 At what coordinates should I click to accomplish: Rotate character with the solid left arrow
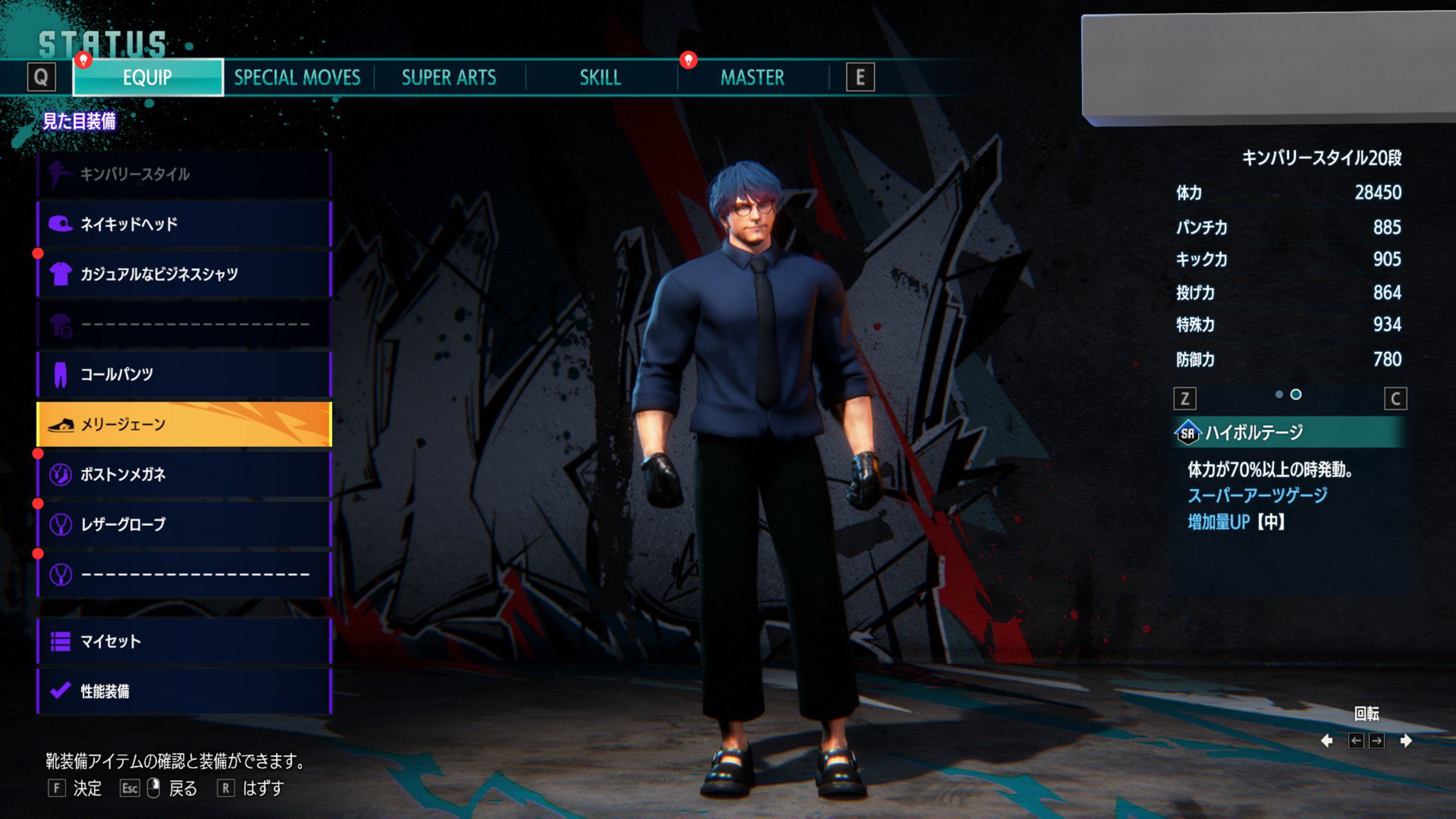1327,741
